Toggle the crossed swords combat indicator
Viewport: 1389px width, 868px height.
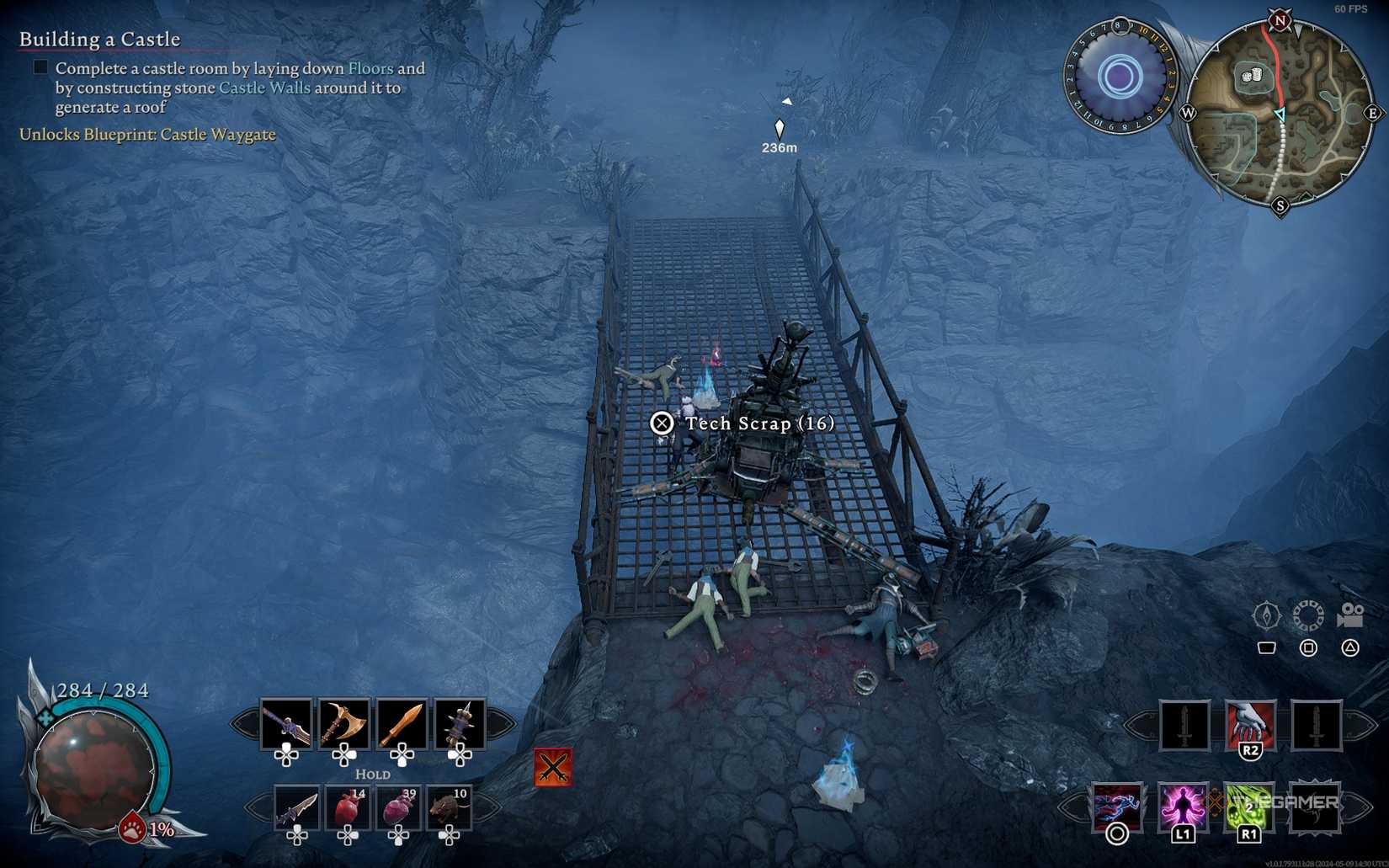click(551, 768)
